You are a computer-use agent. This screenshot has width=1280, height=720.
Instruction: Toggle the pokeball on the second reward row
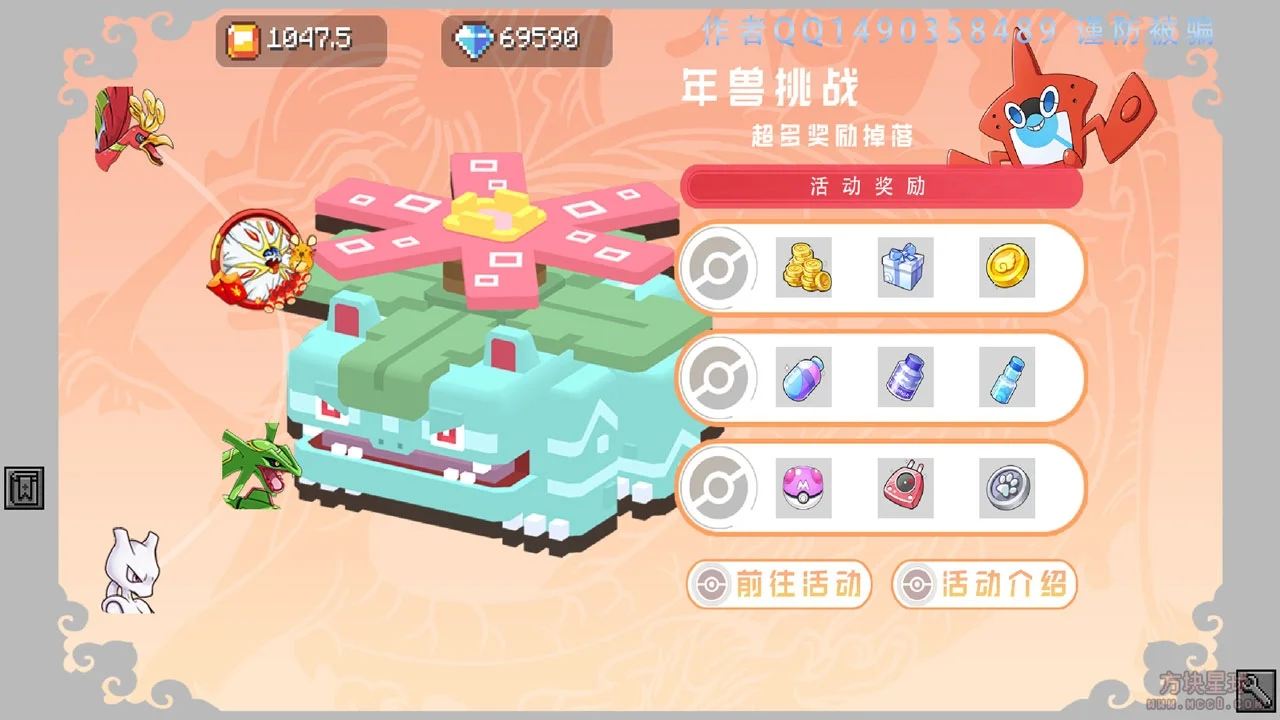719,377
